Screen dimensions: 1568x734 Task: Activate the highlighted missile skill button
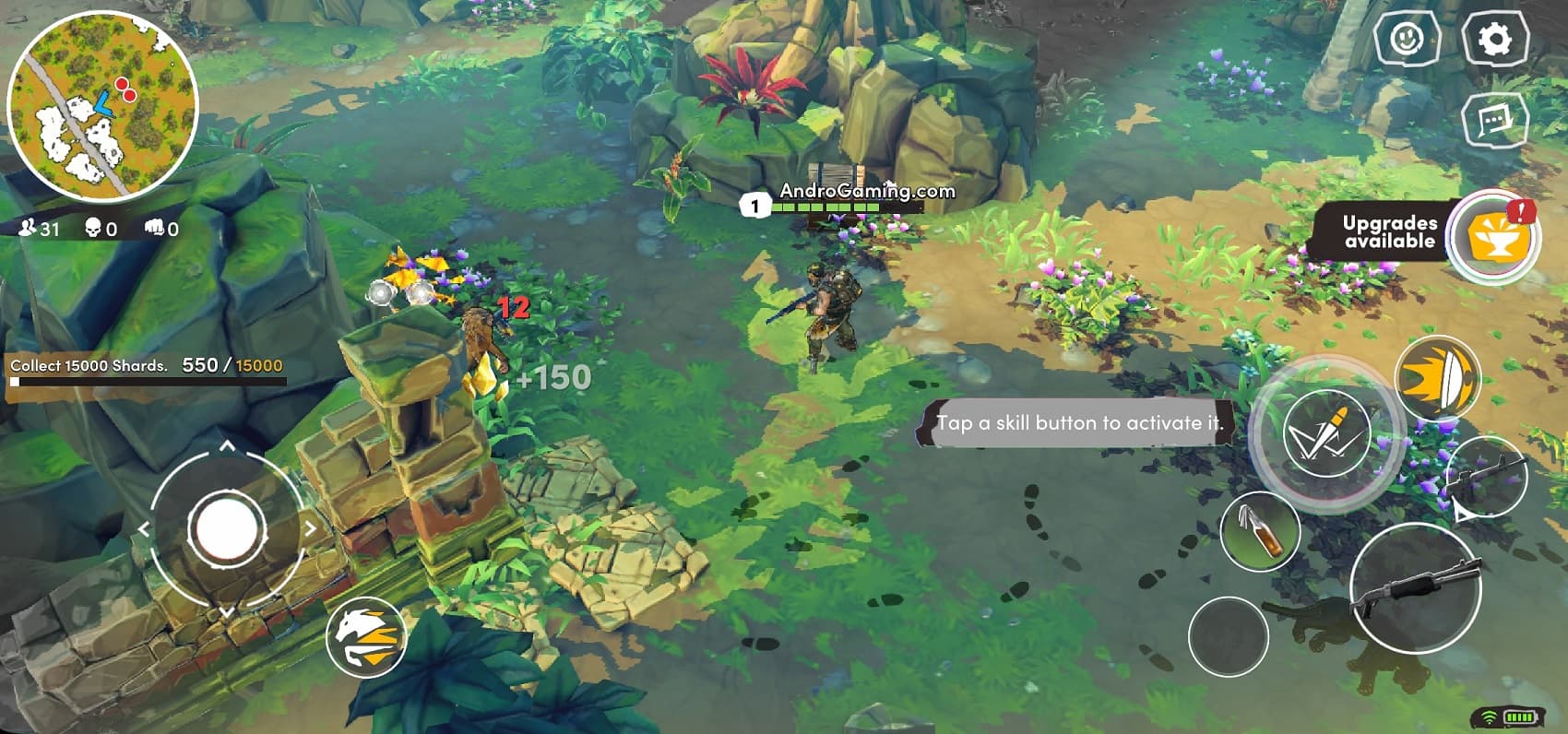[1325, 433]
